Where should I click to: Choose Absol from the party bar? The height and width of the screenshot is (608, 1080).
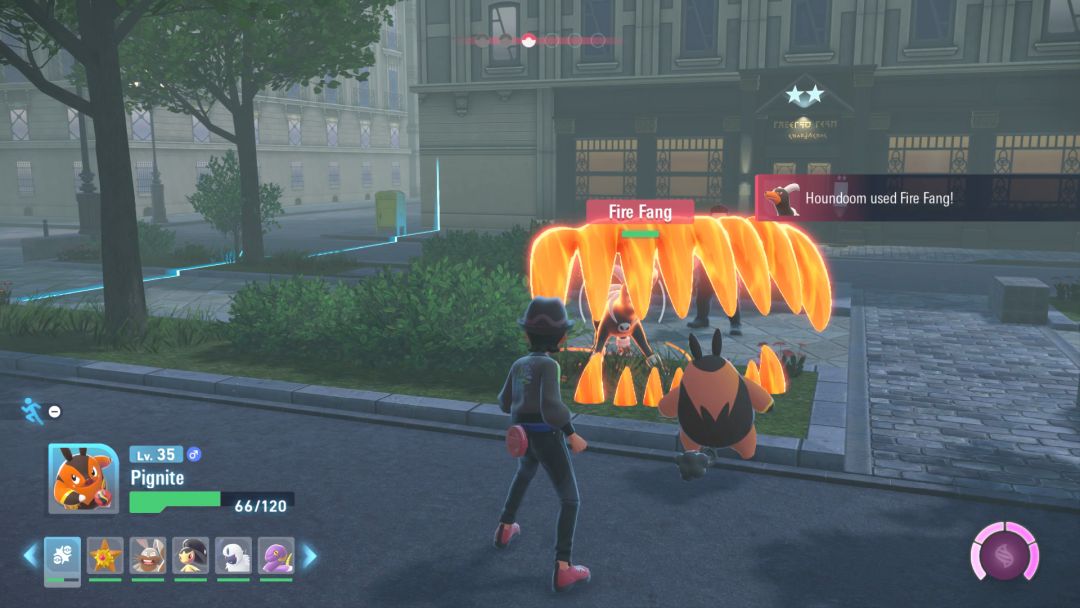point(233,557)
